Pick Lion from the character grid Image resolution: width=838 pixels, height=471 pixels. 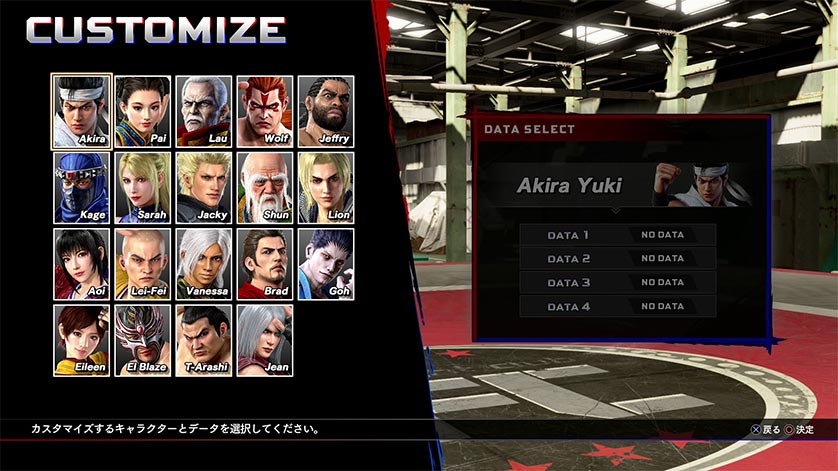coord(325,188)
